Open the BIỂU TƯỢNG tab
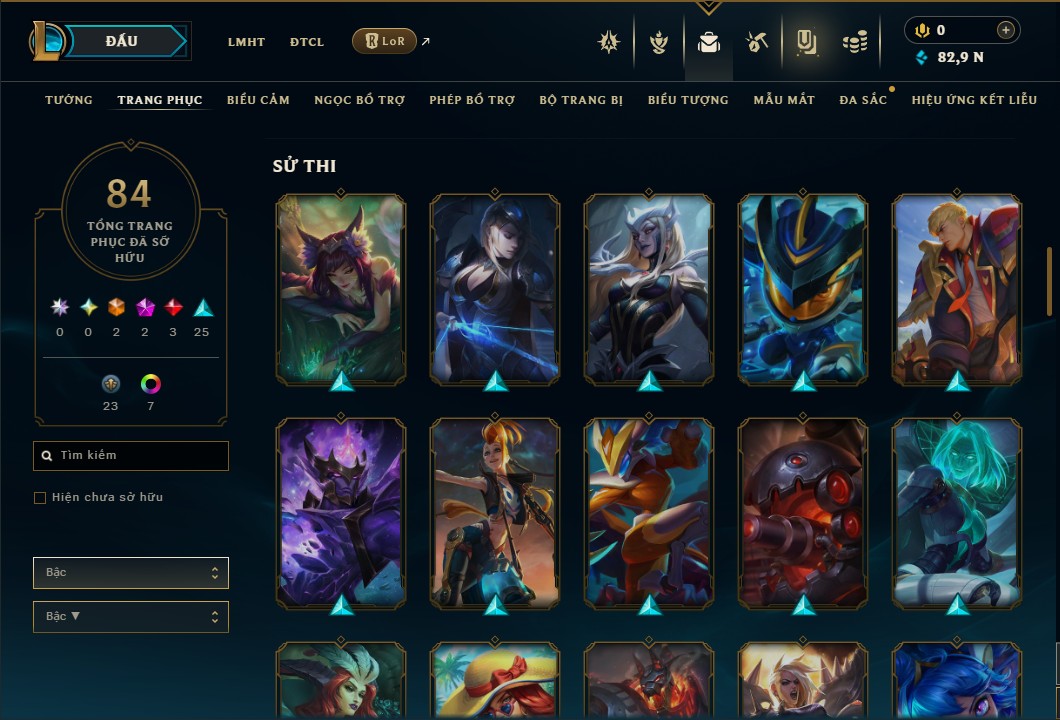The image size is (1060, 720). pyautogui.click(x=688, y=100)
